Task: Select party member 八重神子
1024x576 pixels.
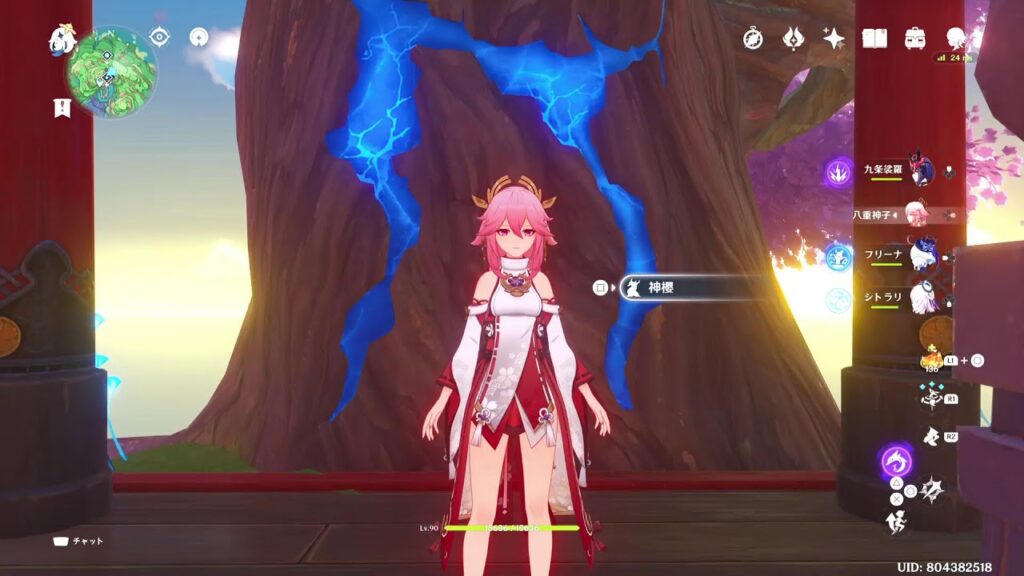Action: tap(916, 213)
